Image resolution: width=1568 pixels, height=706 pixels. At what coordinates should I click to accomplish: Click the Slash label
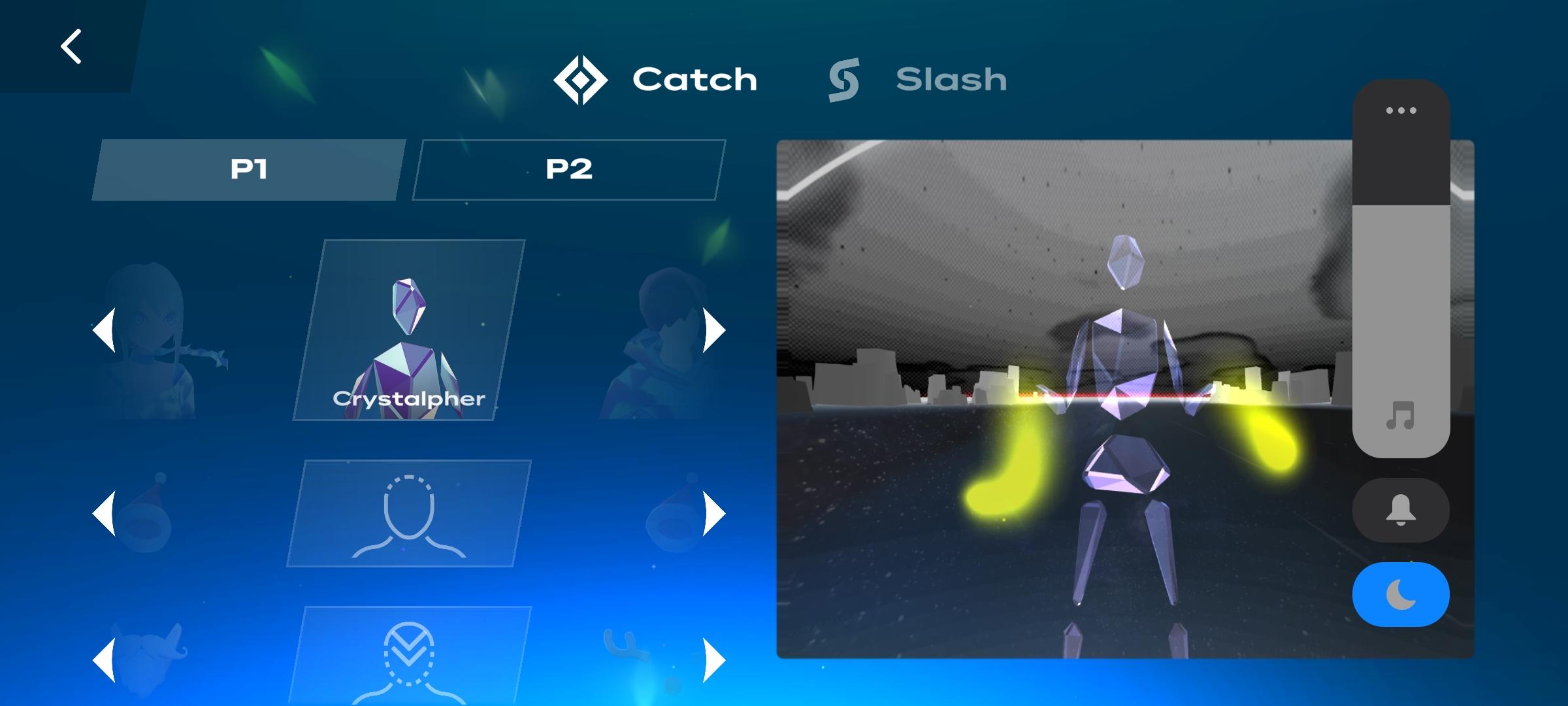click(951, 80)
